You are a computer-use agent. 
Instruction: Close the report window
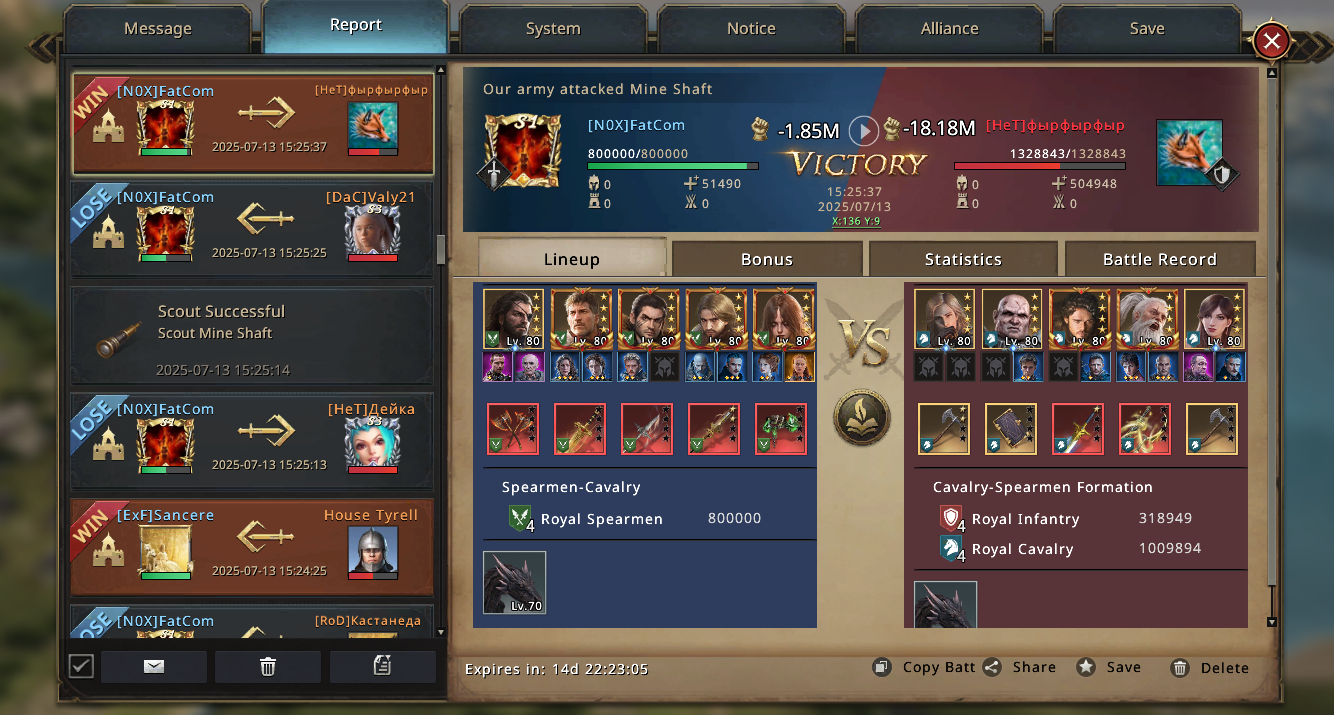tap(1271, 41)
